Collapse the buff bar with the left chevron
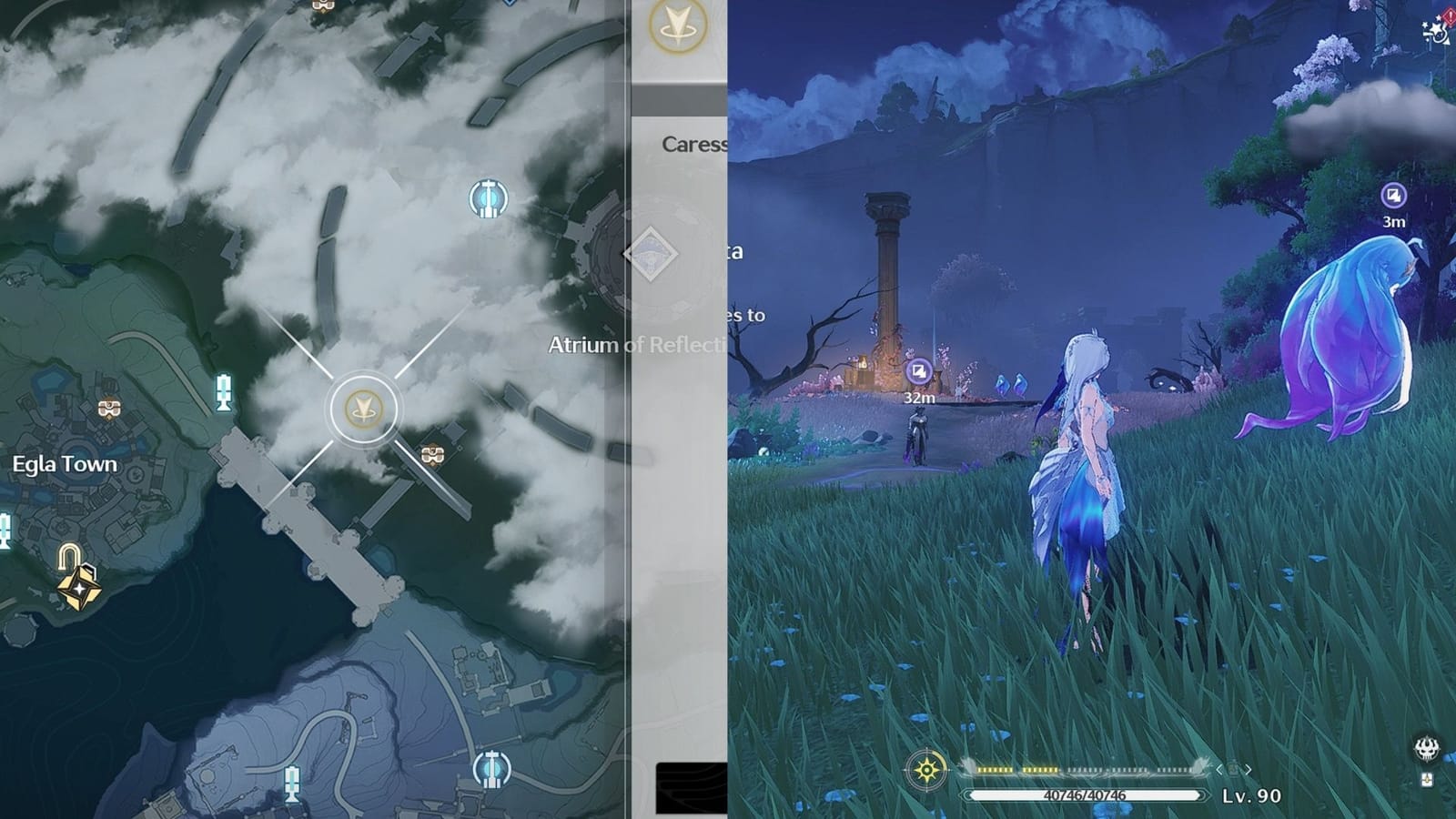The height and width of the screenshot is (819, 1456). [1218, 770]
